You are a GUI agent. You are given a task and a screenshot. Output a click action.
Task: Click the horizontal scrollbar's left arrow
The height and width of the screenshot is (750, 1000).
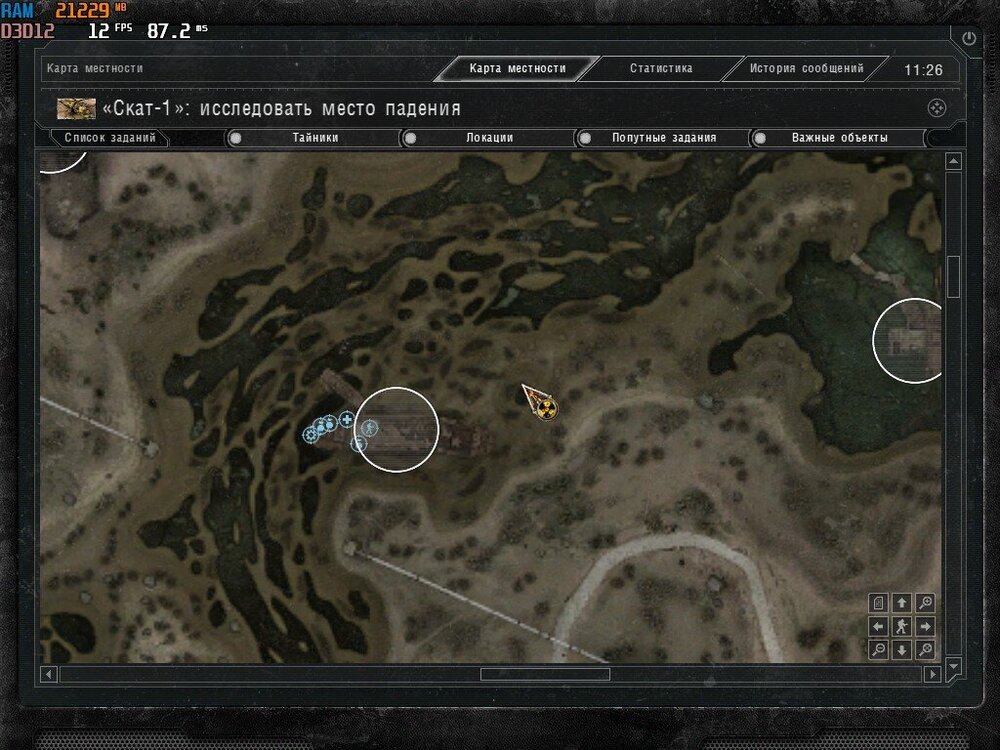click(x=48, y=675)
